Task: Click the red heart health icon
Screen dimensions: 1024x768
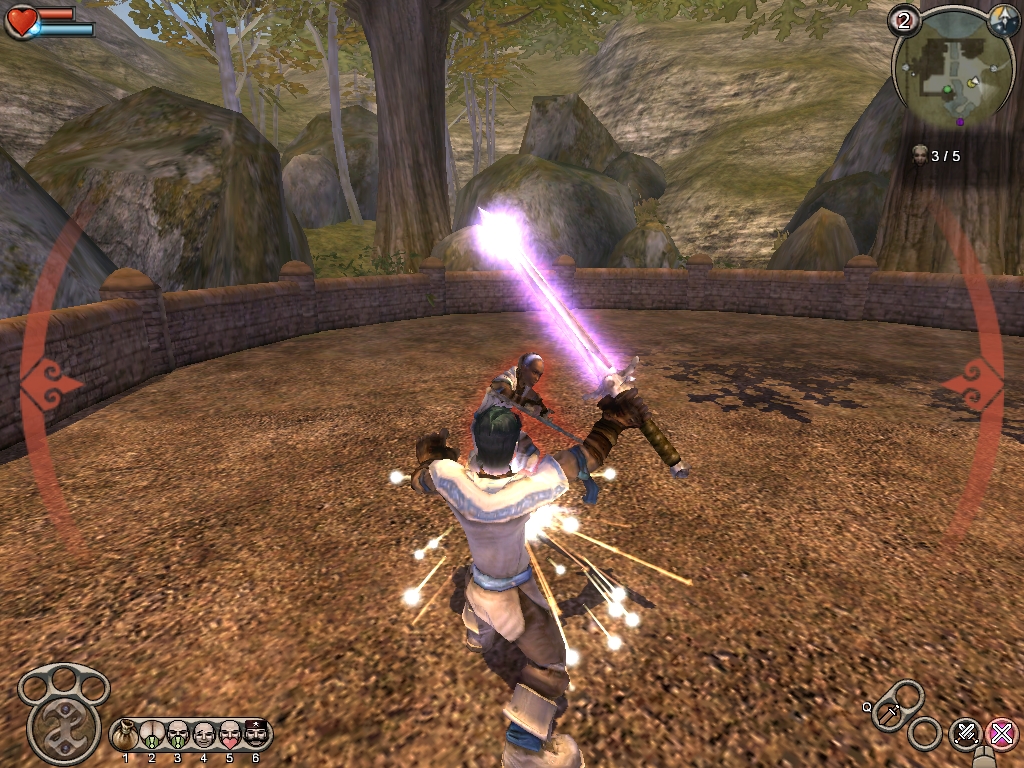Action: point(21,21)
